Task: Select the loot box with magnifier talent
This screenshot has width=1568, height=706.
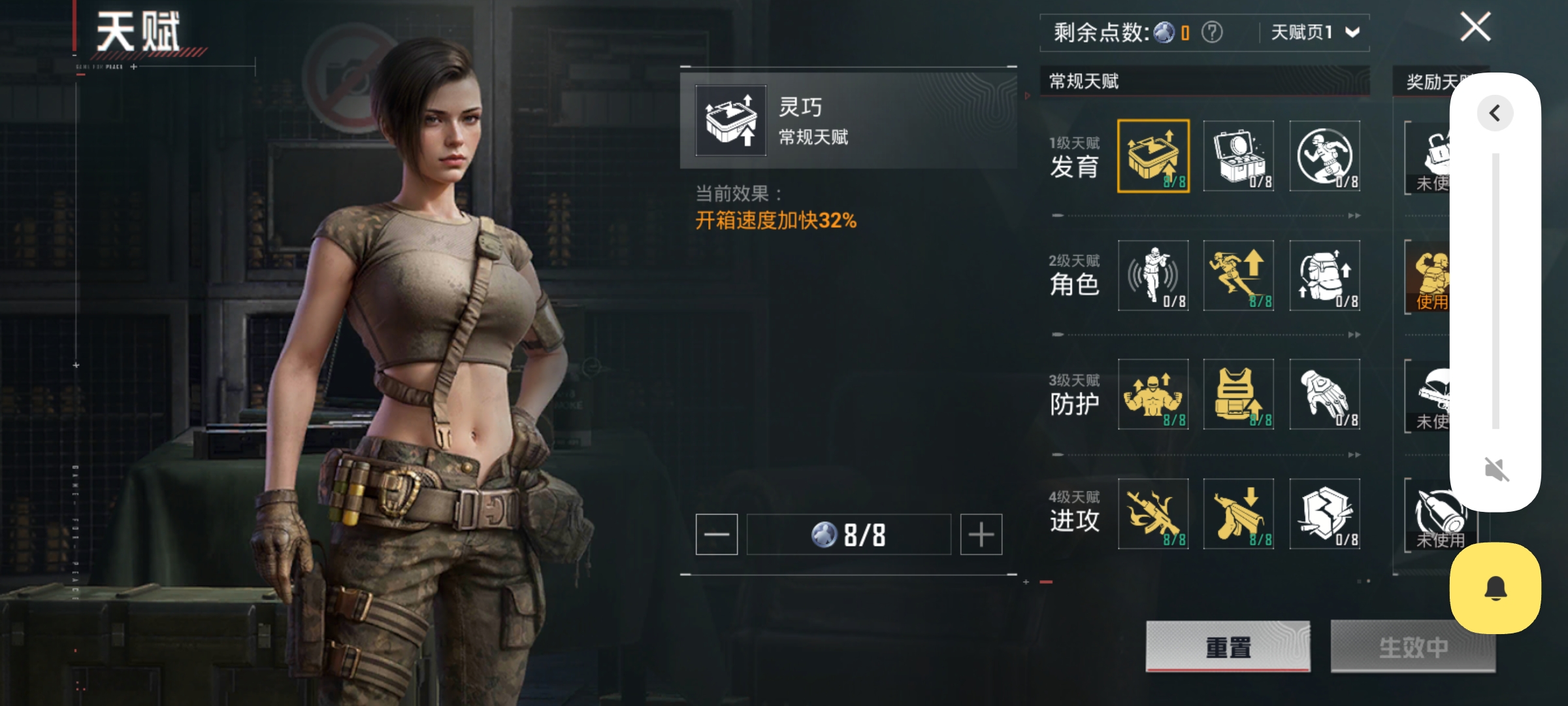Action: pyautogui.click(x=1239, y=156)
